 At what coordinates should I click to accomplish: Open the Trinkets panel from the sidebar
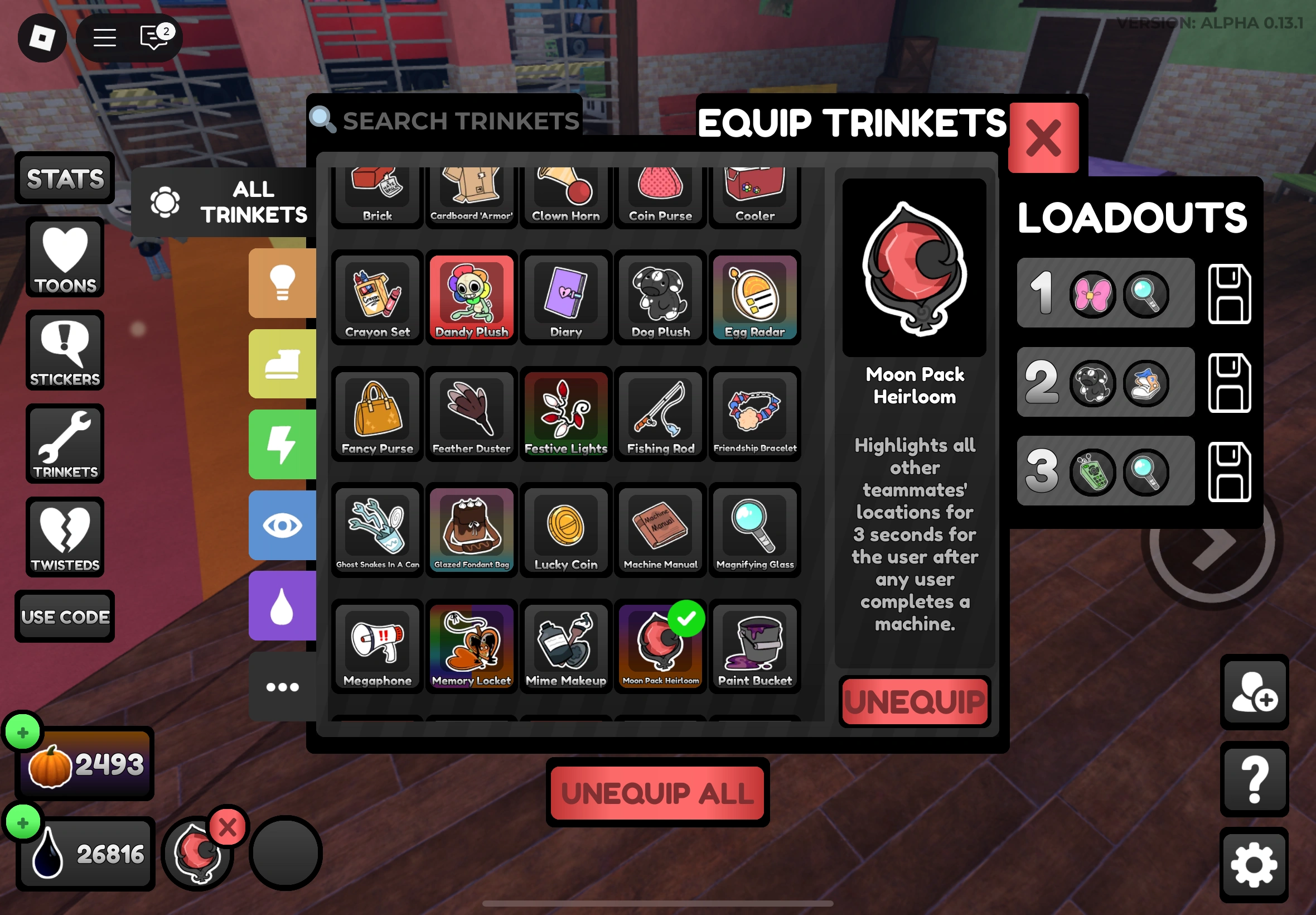click(x=65, y=444)
